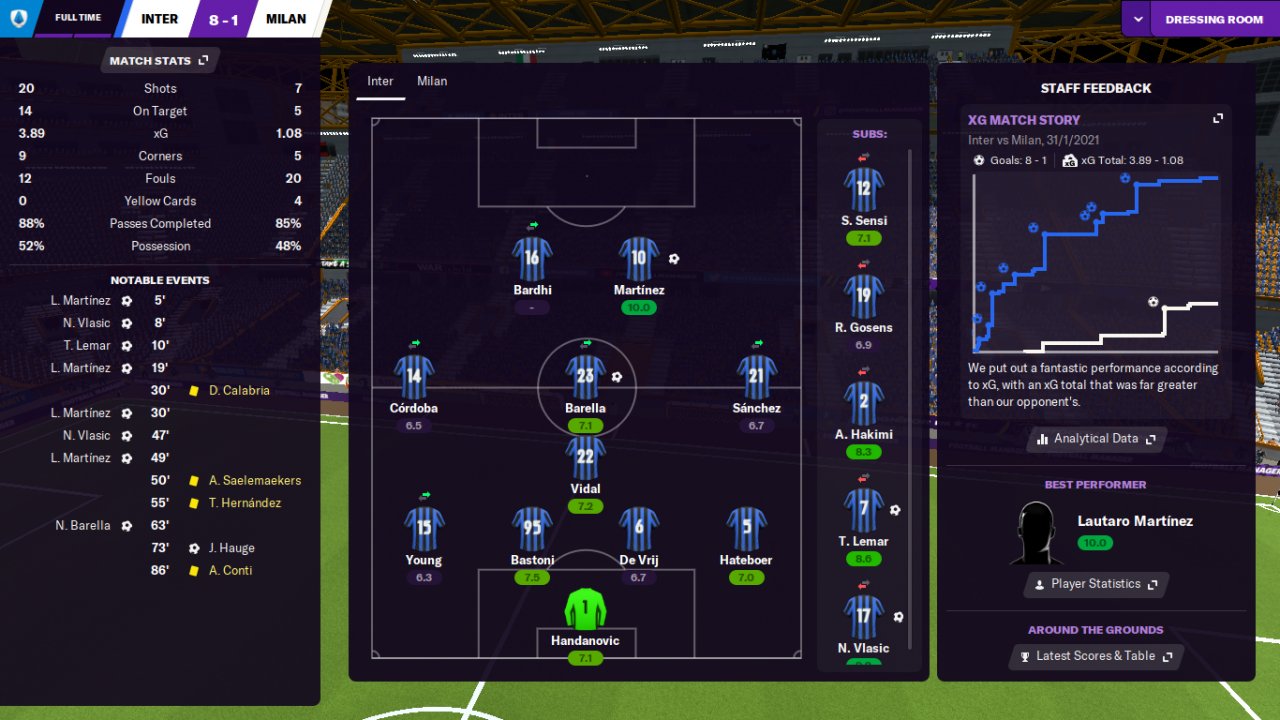1280x720 pixels.
Task: Open the Dressing Room button
Action: point(1214,19)
